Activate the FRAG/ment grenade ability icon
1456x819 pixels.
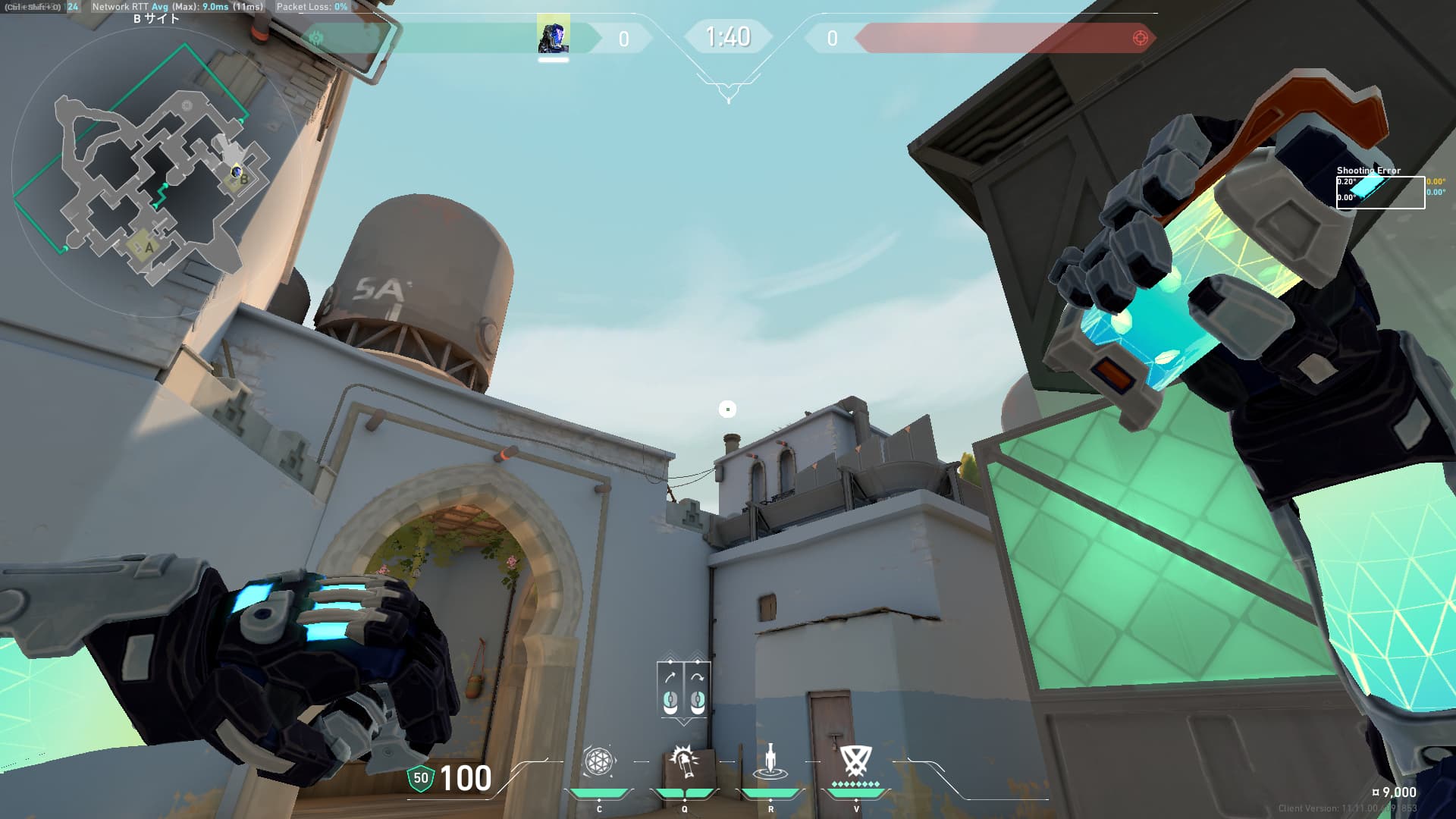[x=598, y=761]
